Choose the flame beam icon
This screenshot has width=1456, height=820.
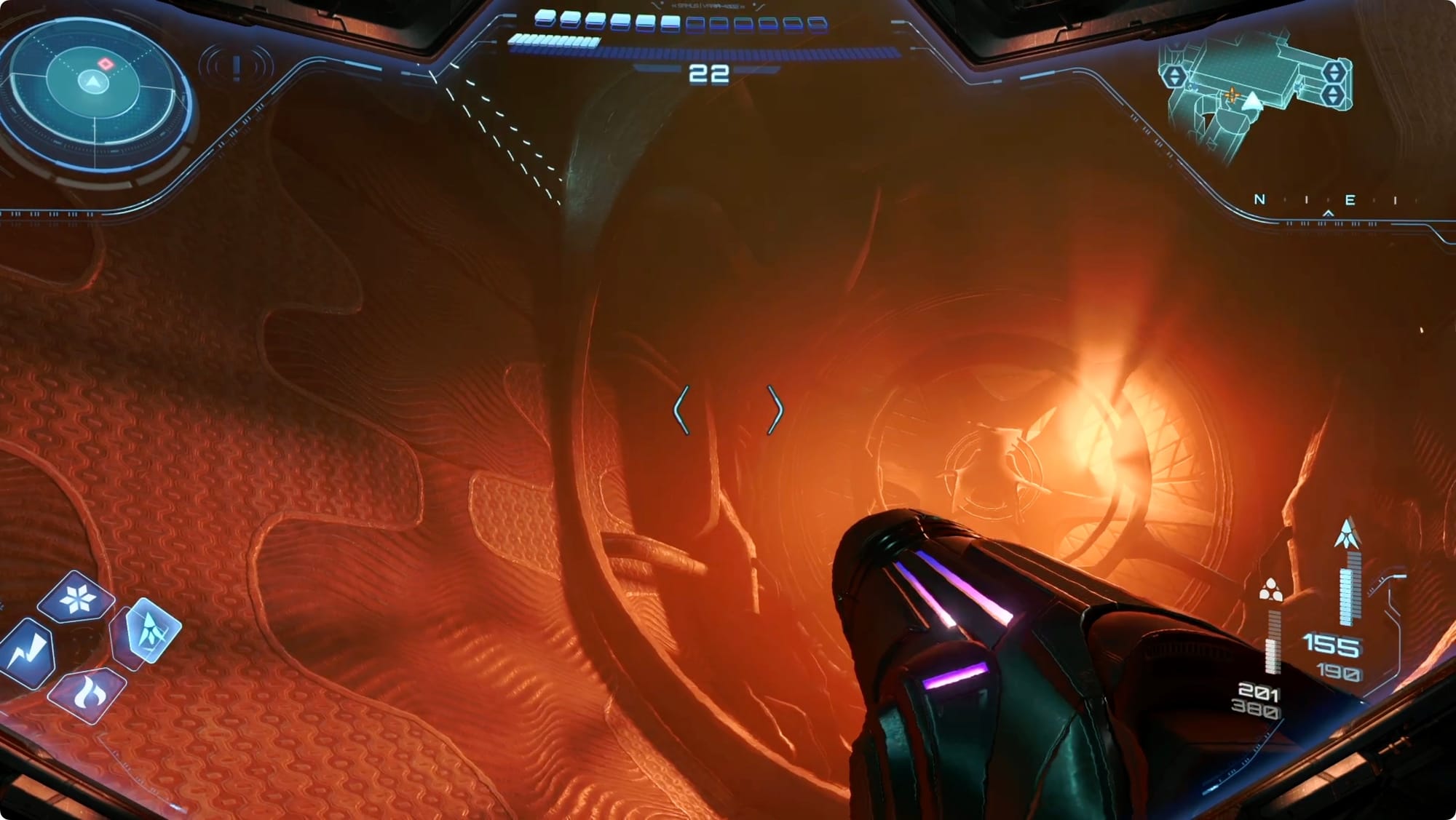[87, 695]
